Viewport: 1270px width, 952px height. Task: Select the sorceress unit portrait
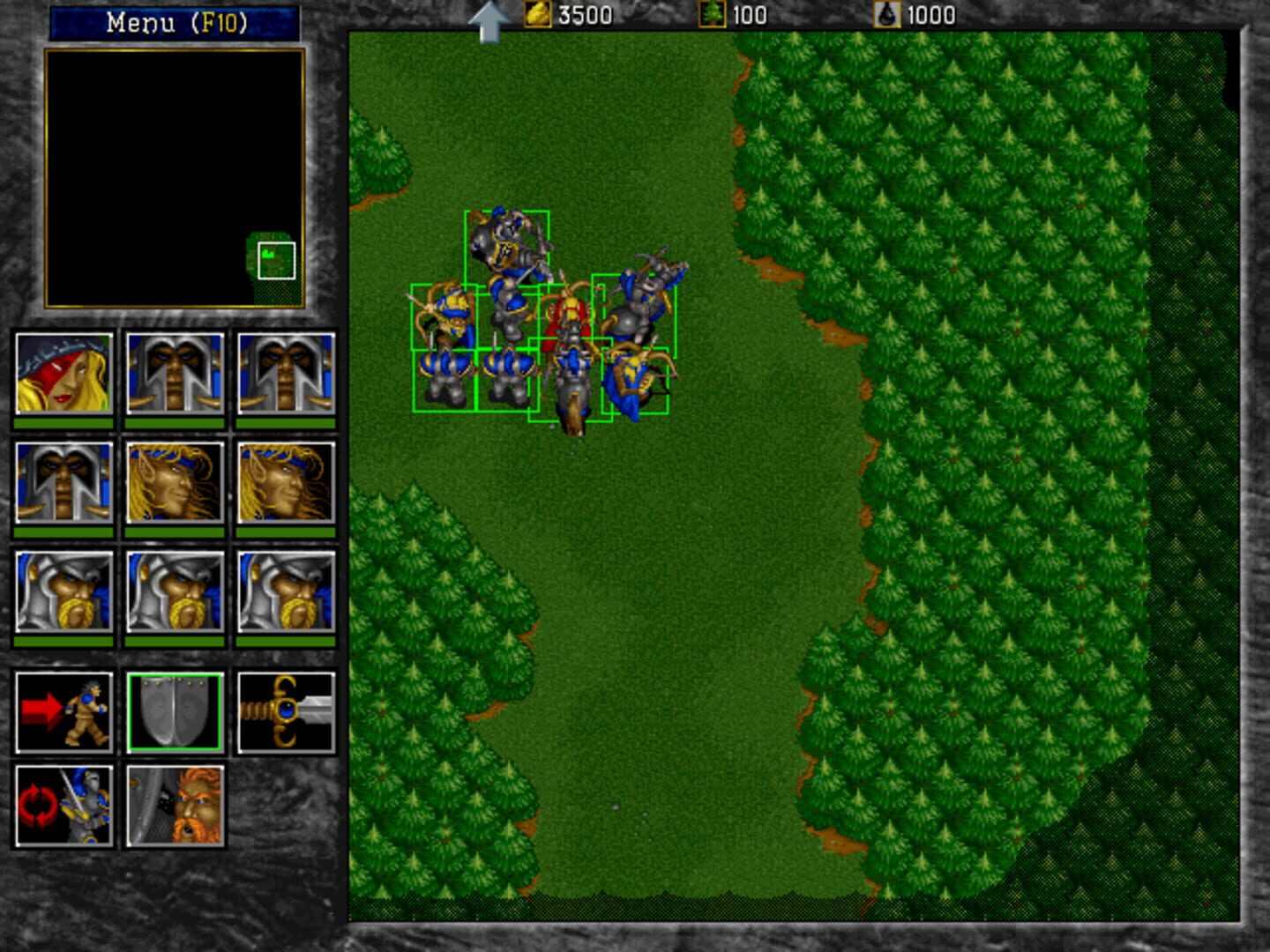click(62, 375)
